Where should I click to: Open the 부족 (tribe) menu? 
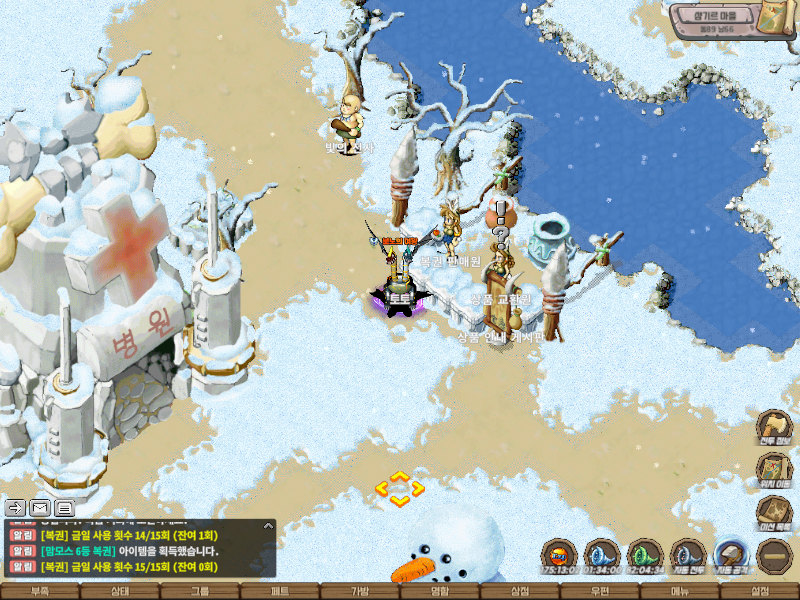pos(40,591)
